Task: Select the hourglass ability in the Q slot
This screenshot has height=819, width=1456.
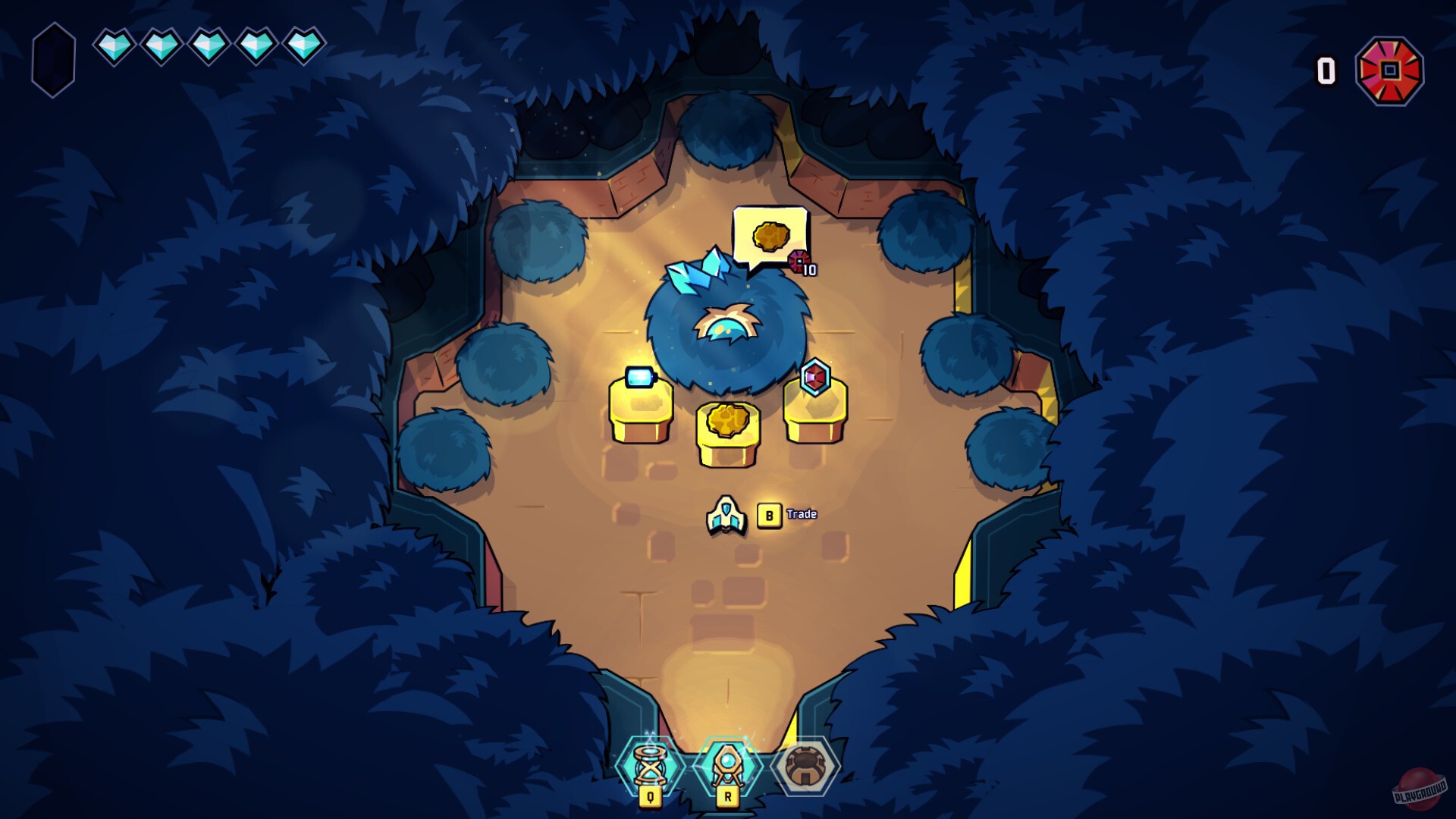Action: click(648, 766)
